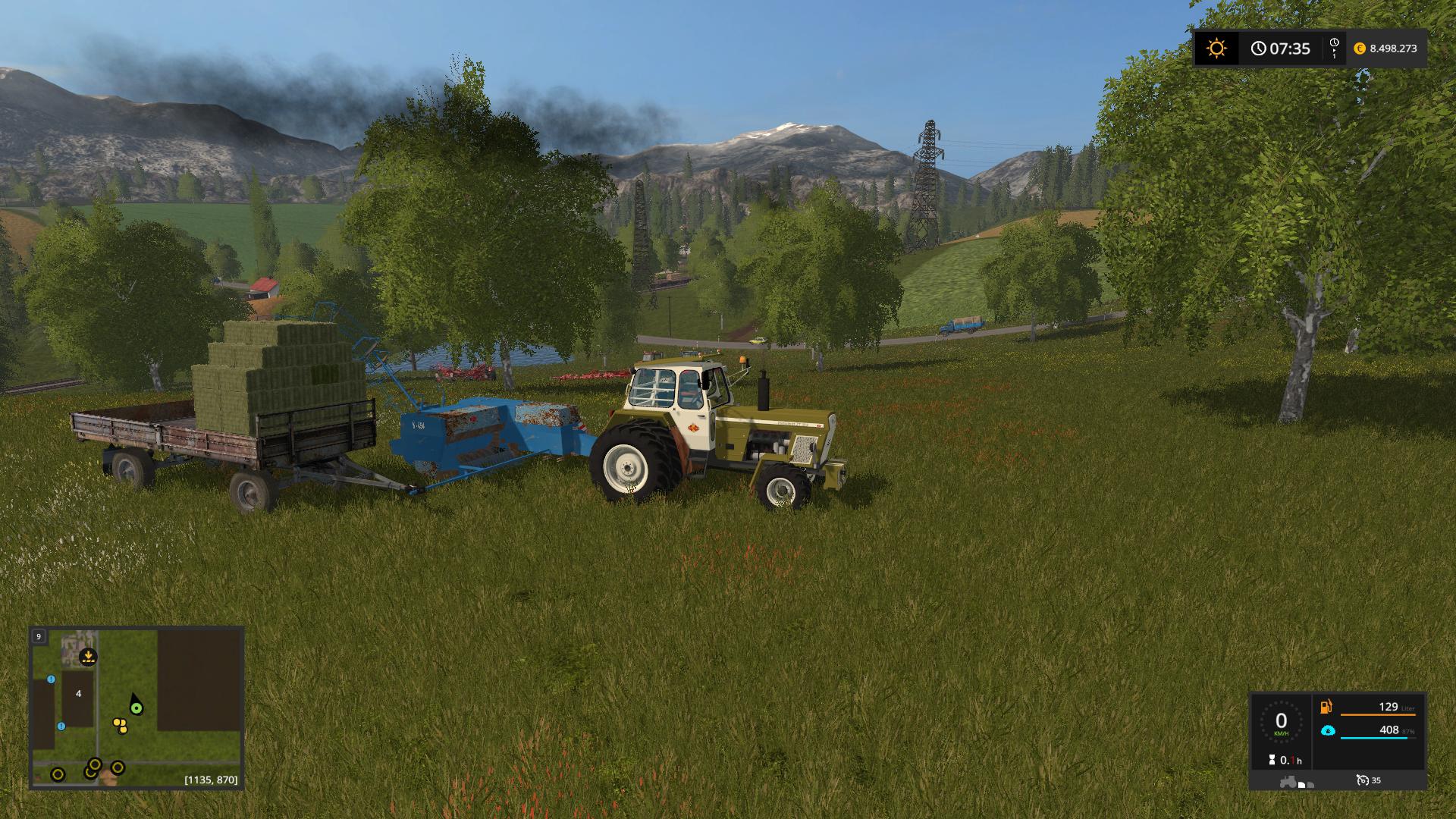Click the cluster of yellow dots on the minimap
Viewport: 1456px width, 819px height.
120,725
